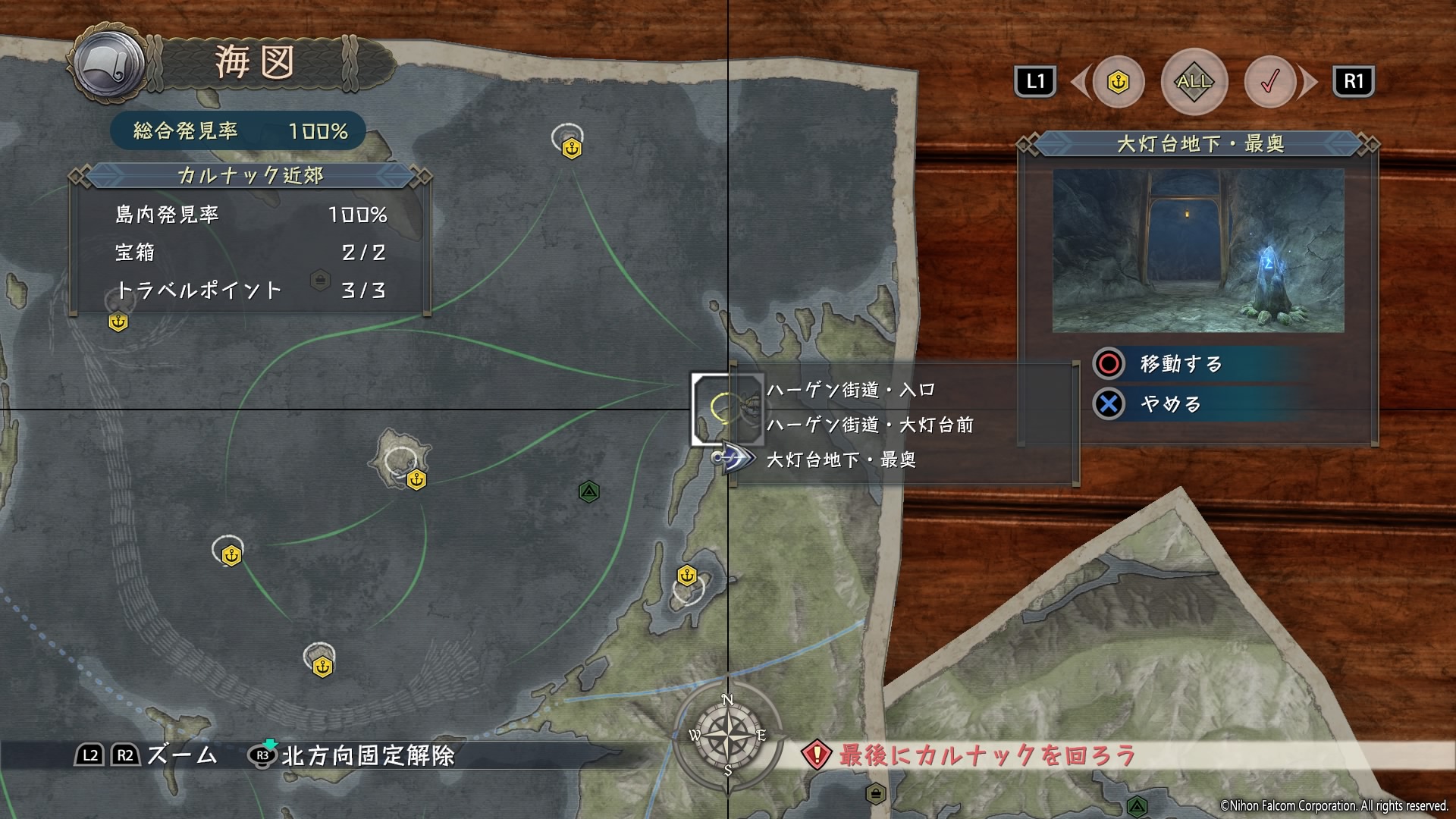This screenshot has width=1456, height=819.
Task: Pick the anchor marker on the small central island
Action: [416, 479]
